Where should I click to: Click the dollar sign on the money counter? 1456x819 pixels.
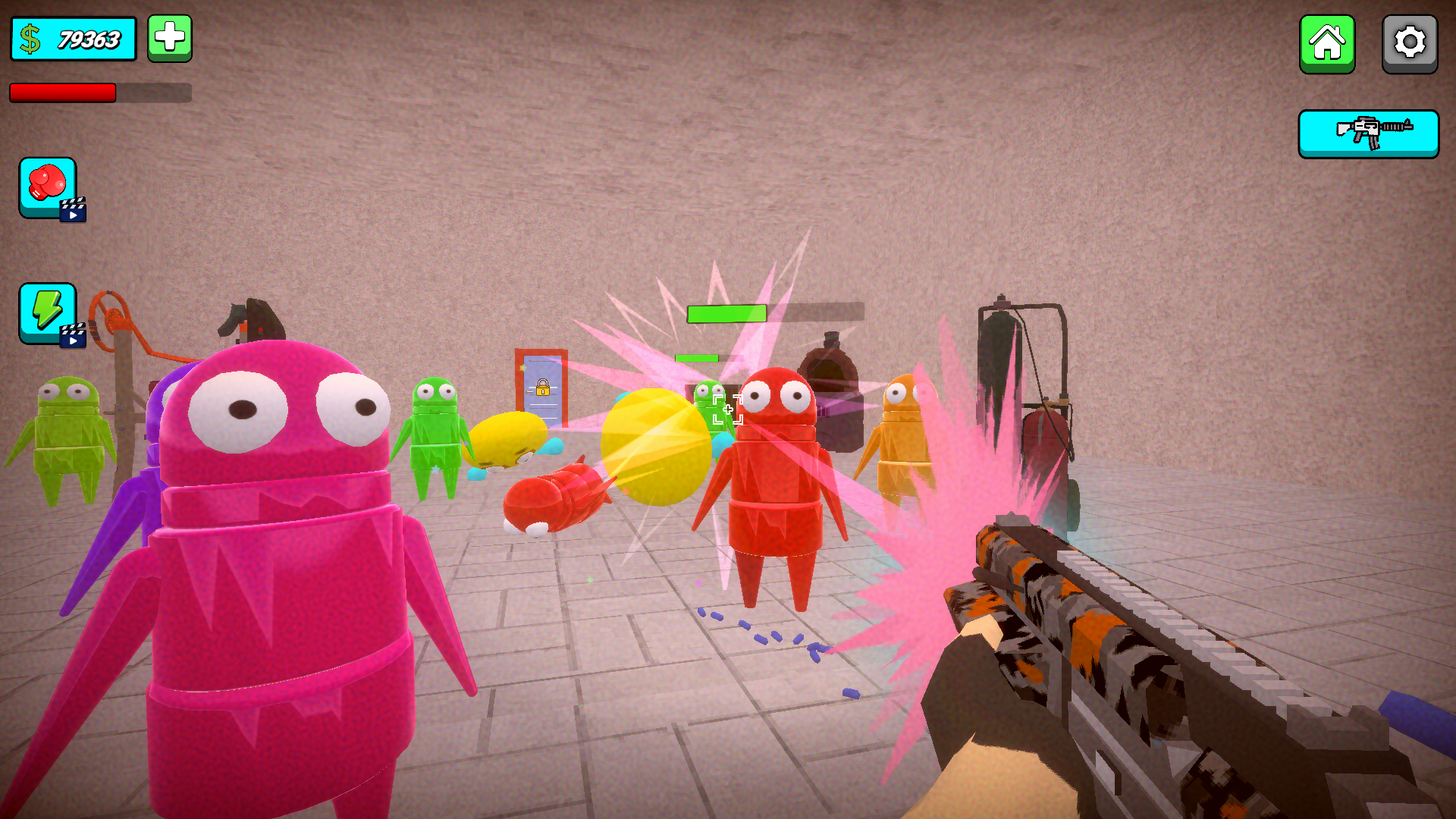coord(29,36)
